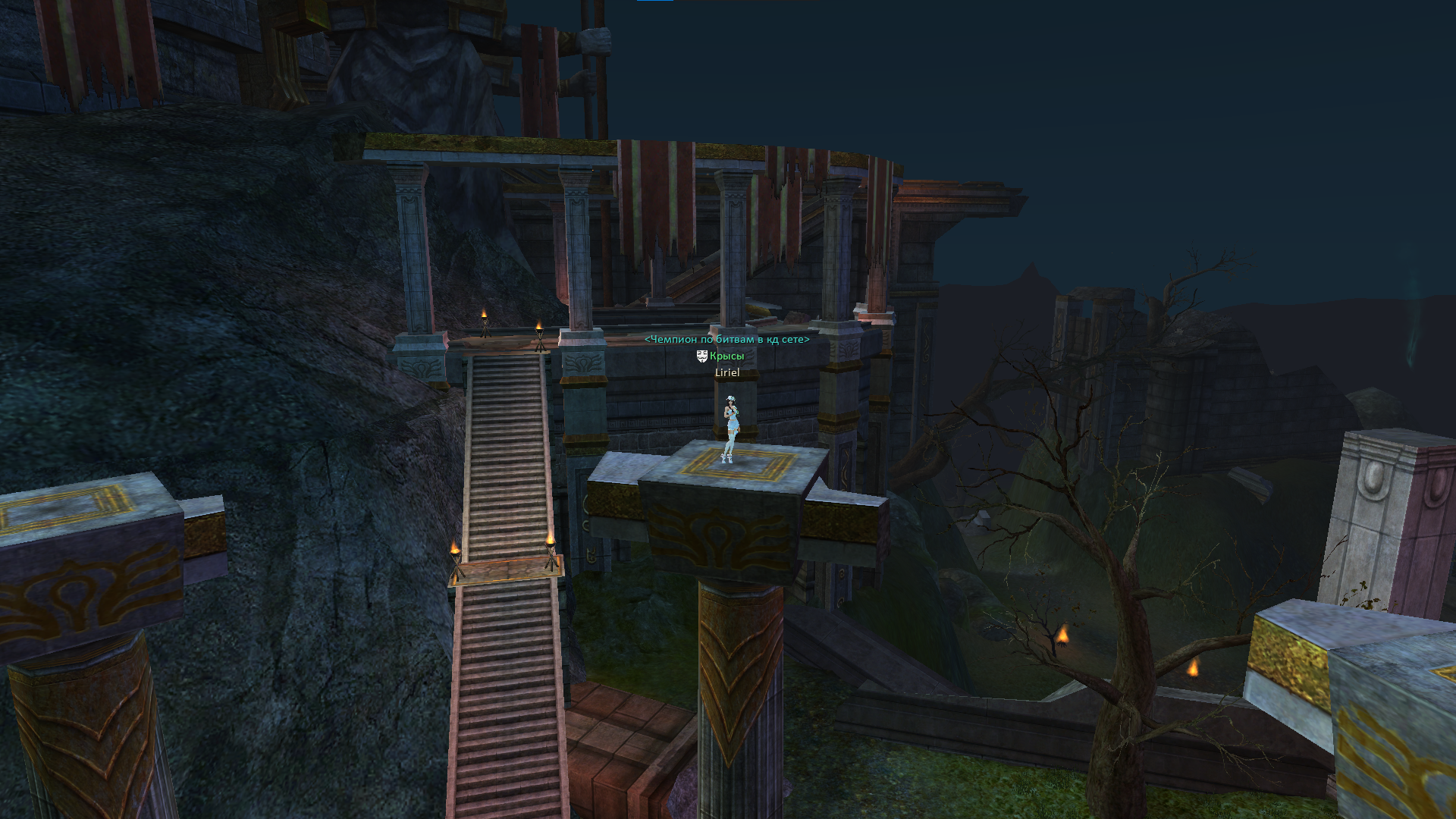Select the Liriel player nameplate
The image size is (1456, 819).
pos(726,372)
